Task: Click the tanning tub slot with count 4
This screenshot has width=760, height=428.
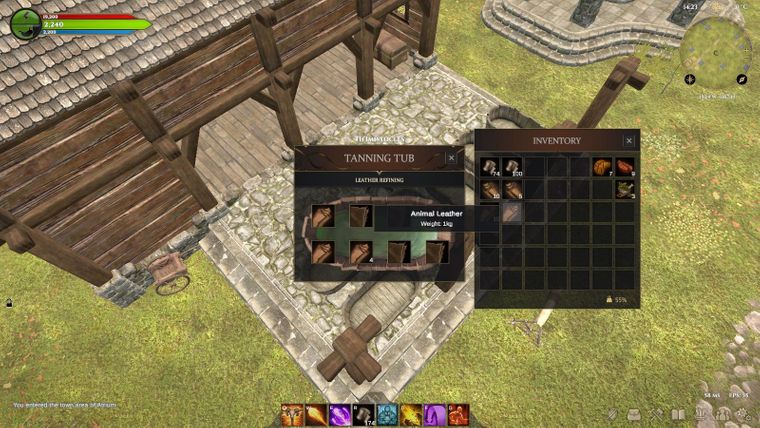Action: pos(361,251)
